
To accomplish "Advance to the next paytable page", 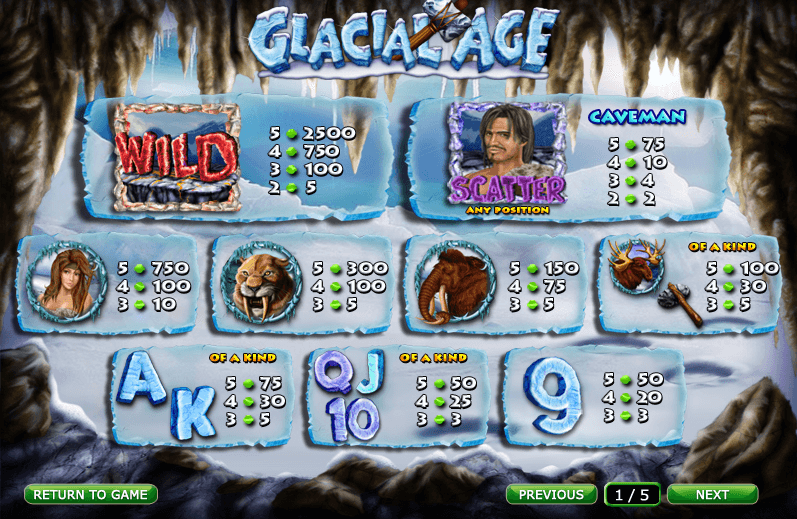I will tap(712, 494).
